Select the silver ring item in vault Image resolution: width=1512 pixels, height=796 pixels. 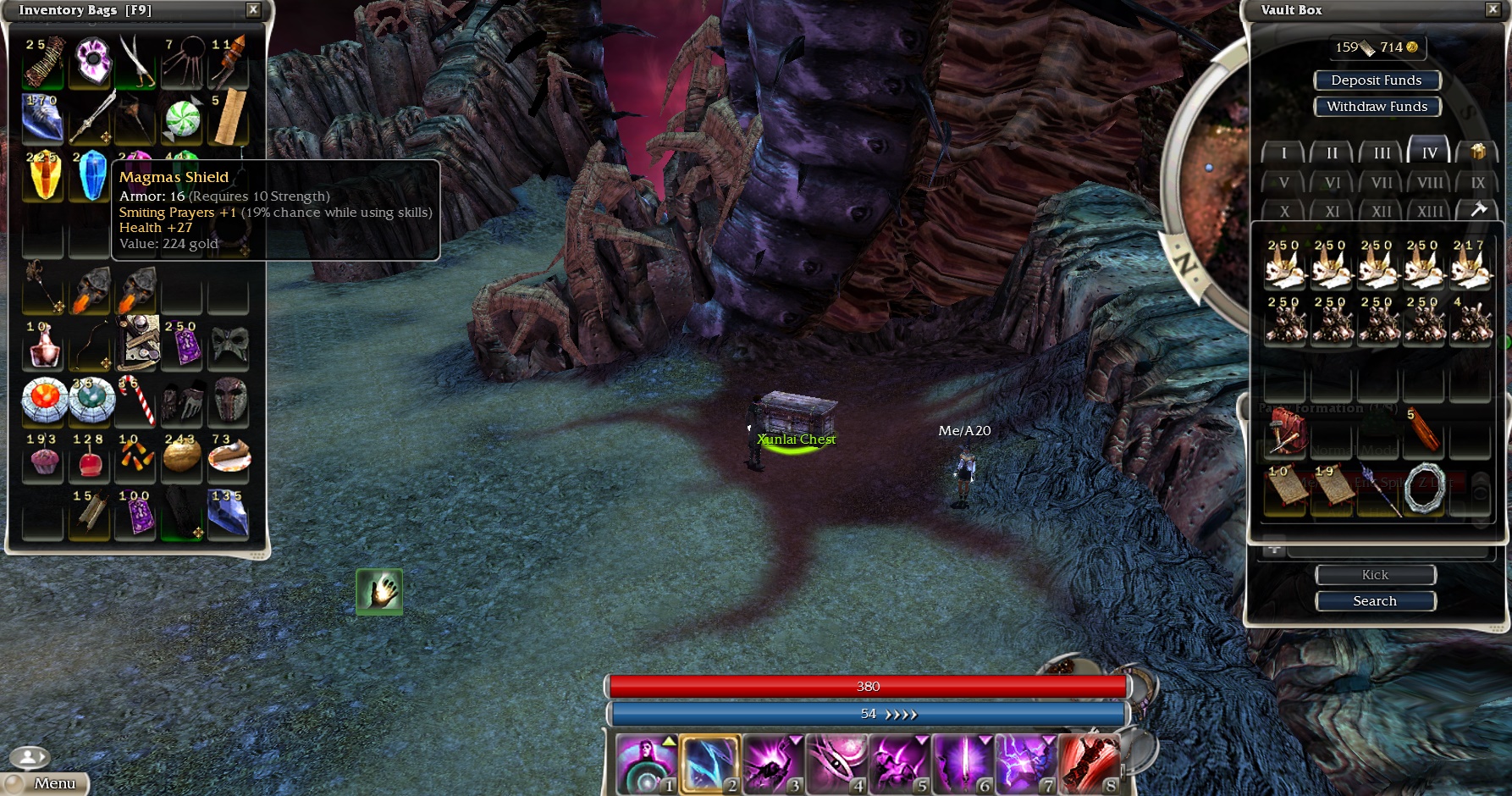(1424, 489)
